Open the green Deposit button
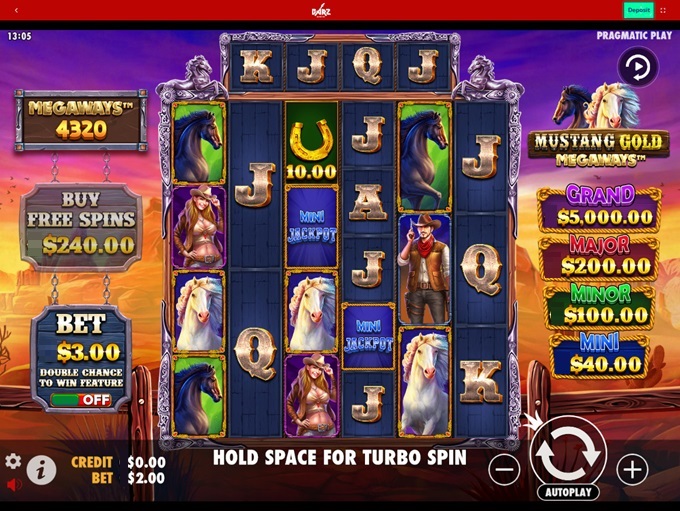 coord(638,10)
